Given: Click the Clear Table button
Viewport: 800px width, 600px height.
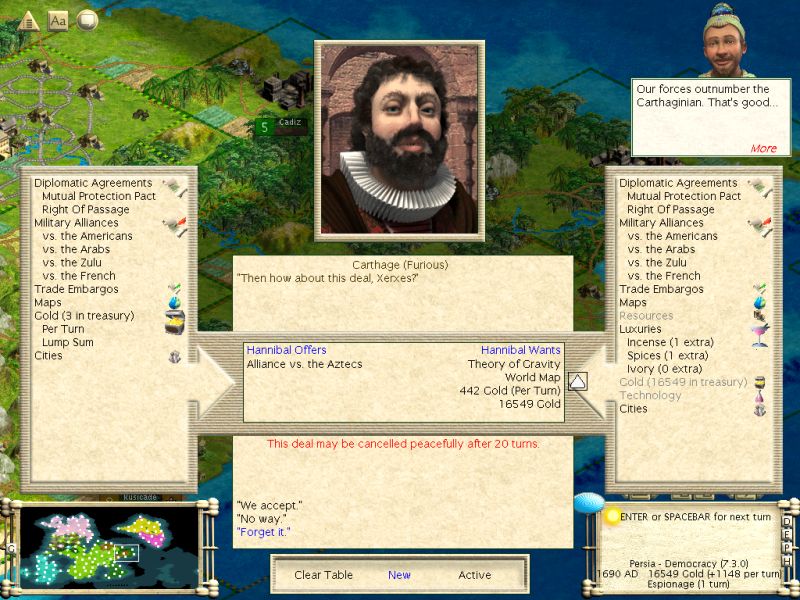Looking at the screenshot, I should [322, 575].
